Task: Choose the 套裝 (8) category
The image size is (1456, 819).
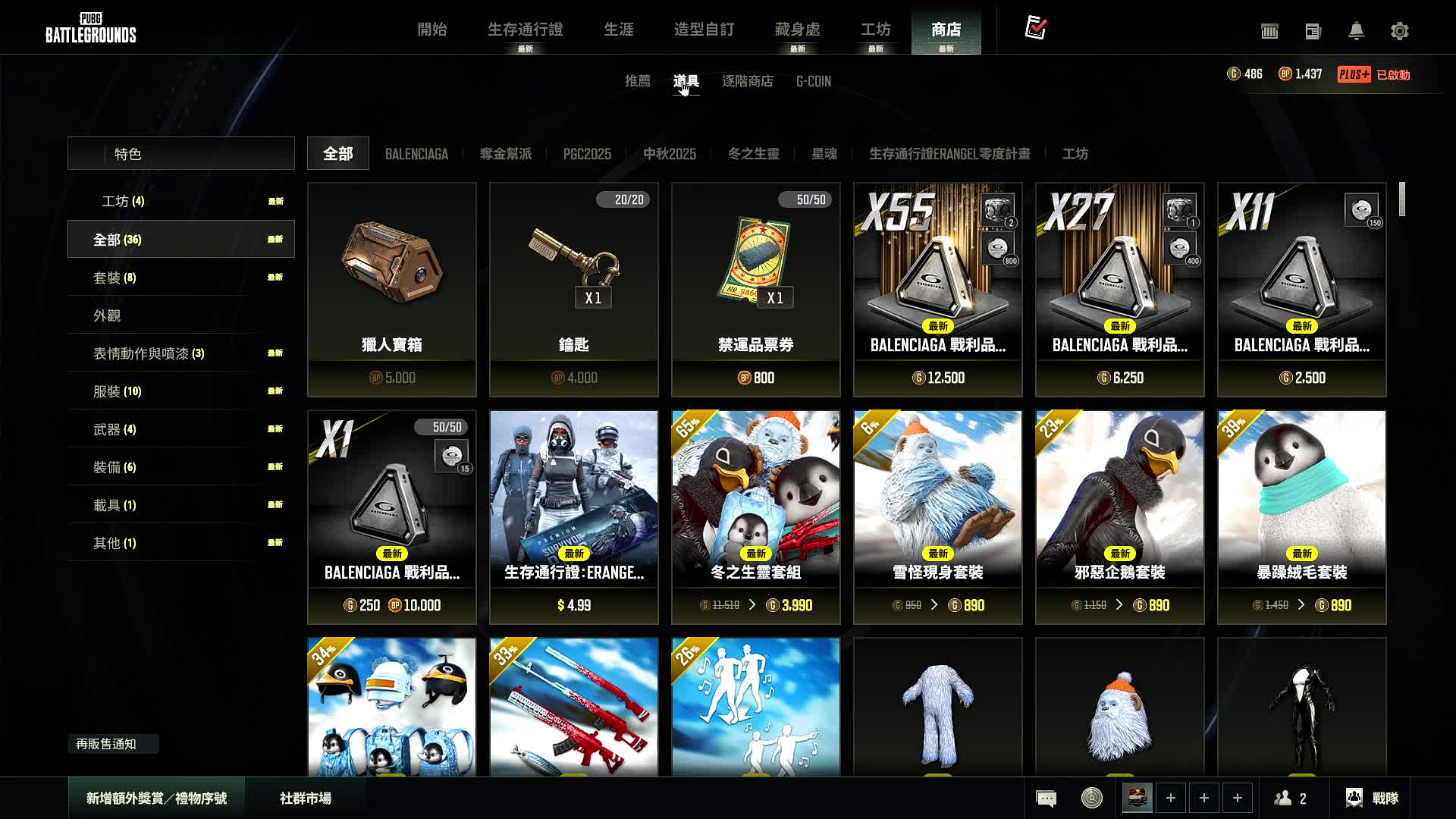Action: pyautogui.click(x=115, y=278)
